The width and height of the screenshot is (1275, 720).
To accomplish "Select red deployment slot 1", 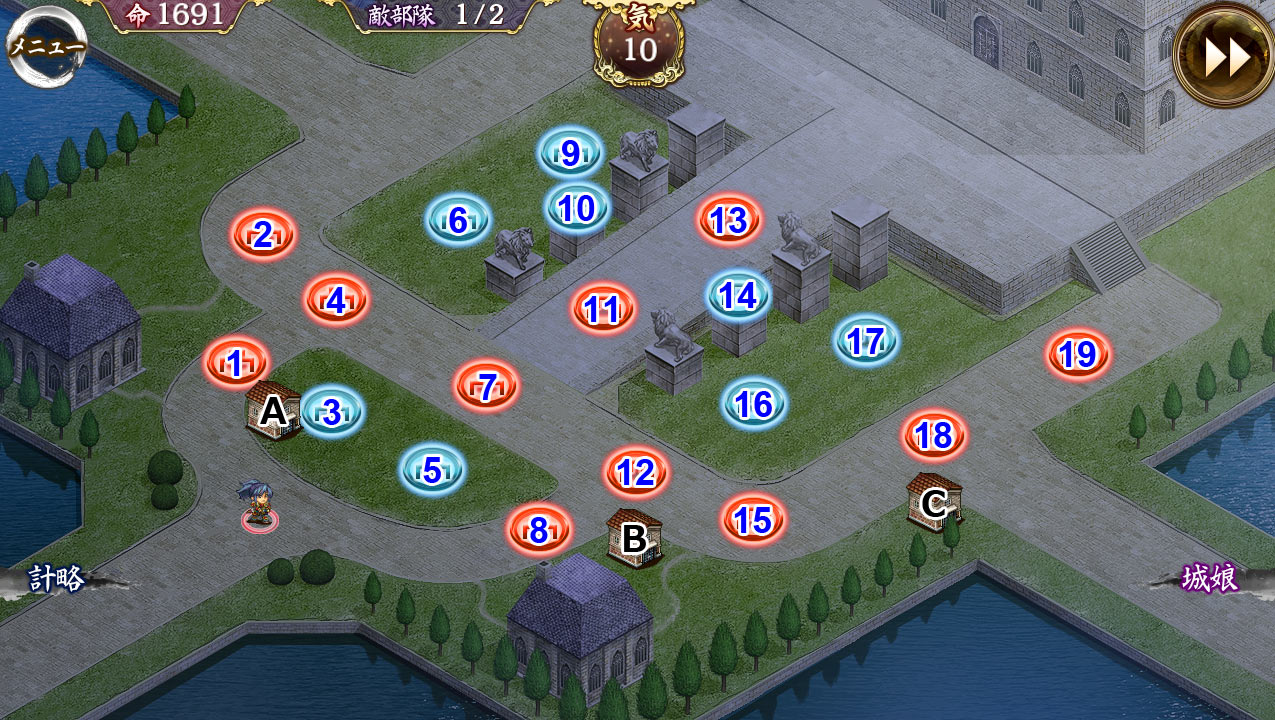I will 236,364.
